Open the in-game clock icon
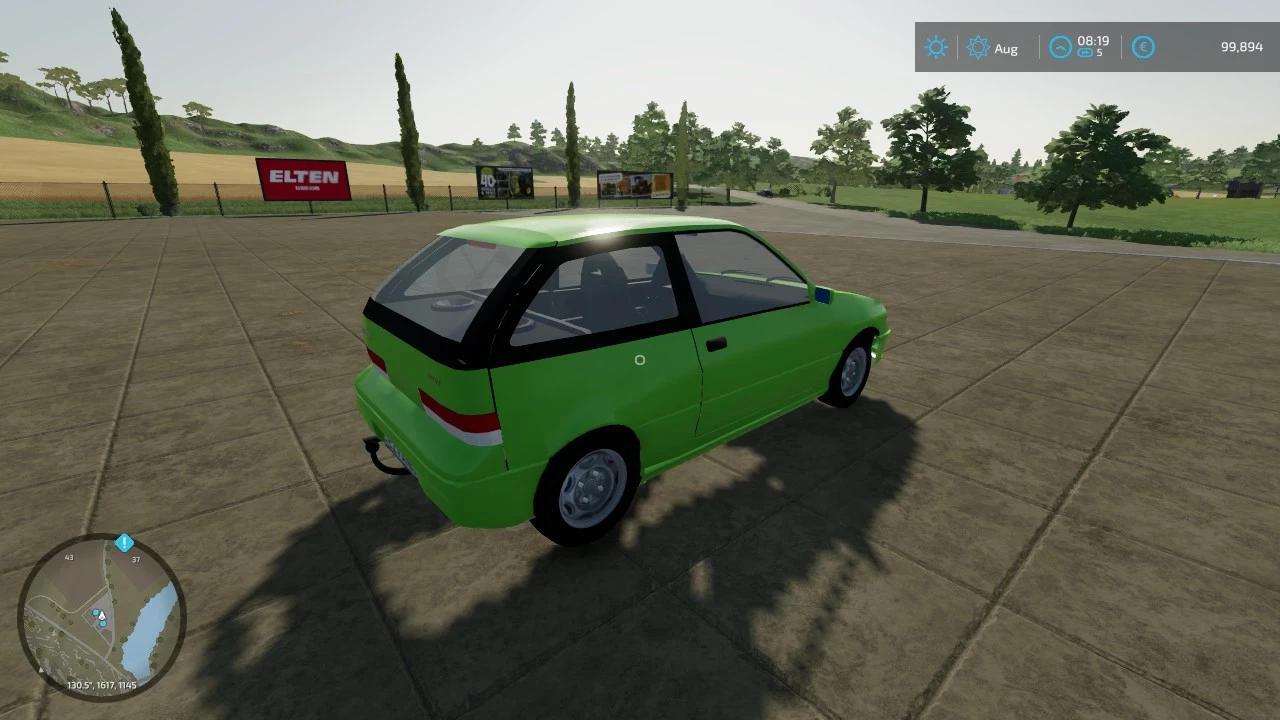The width and height of the screenshot is (1280, 720). pyautogui.click(x=1060, y=45)
